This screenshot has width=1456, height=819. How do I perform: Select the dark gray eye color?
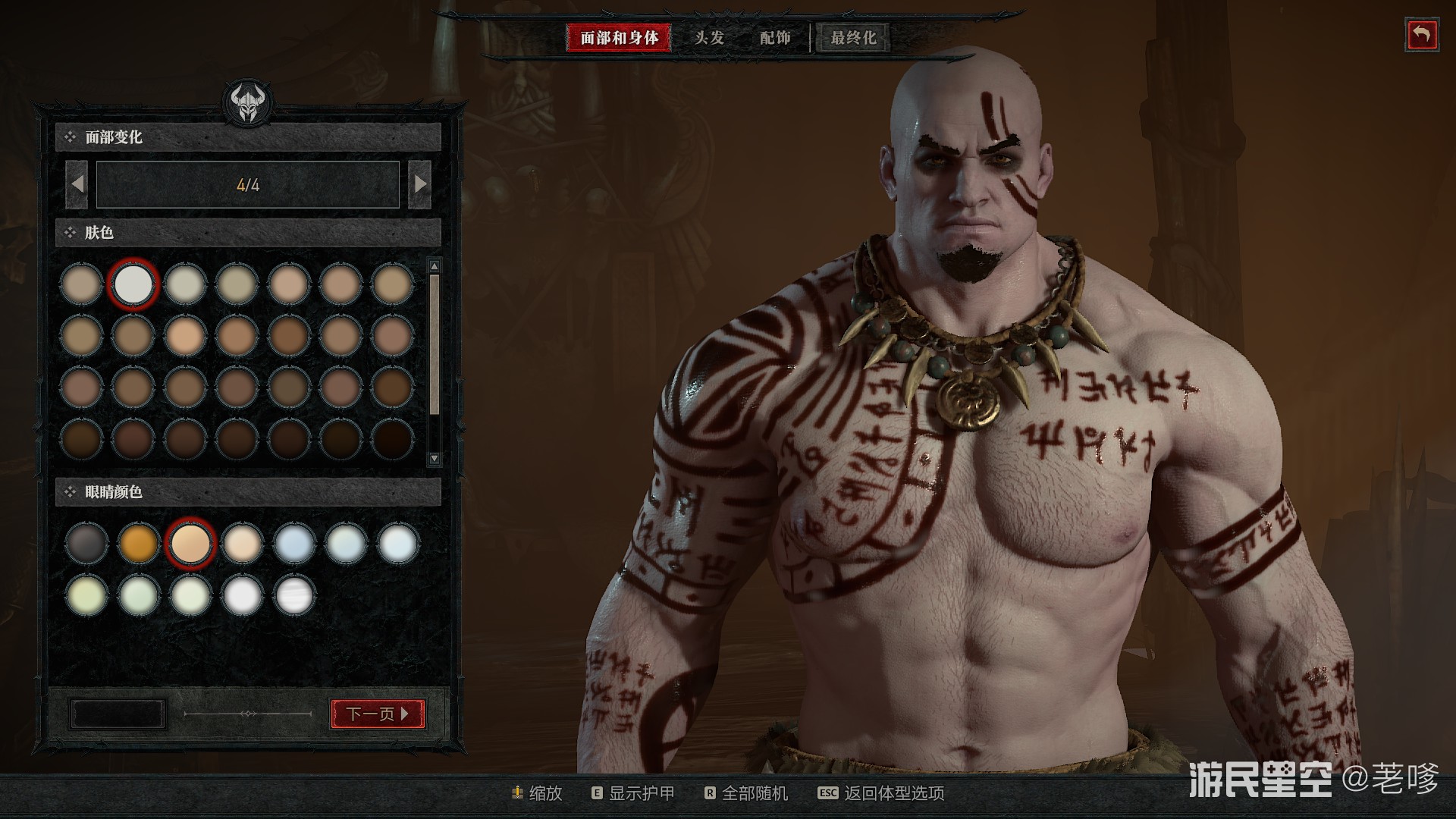(x=86, y=543)
